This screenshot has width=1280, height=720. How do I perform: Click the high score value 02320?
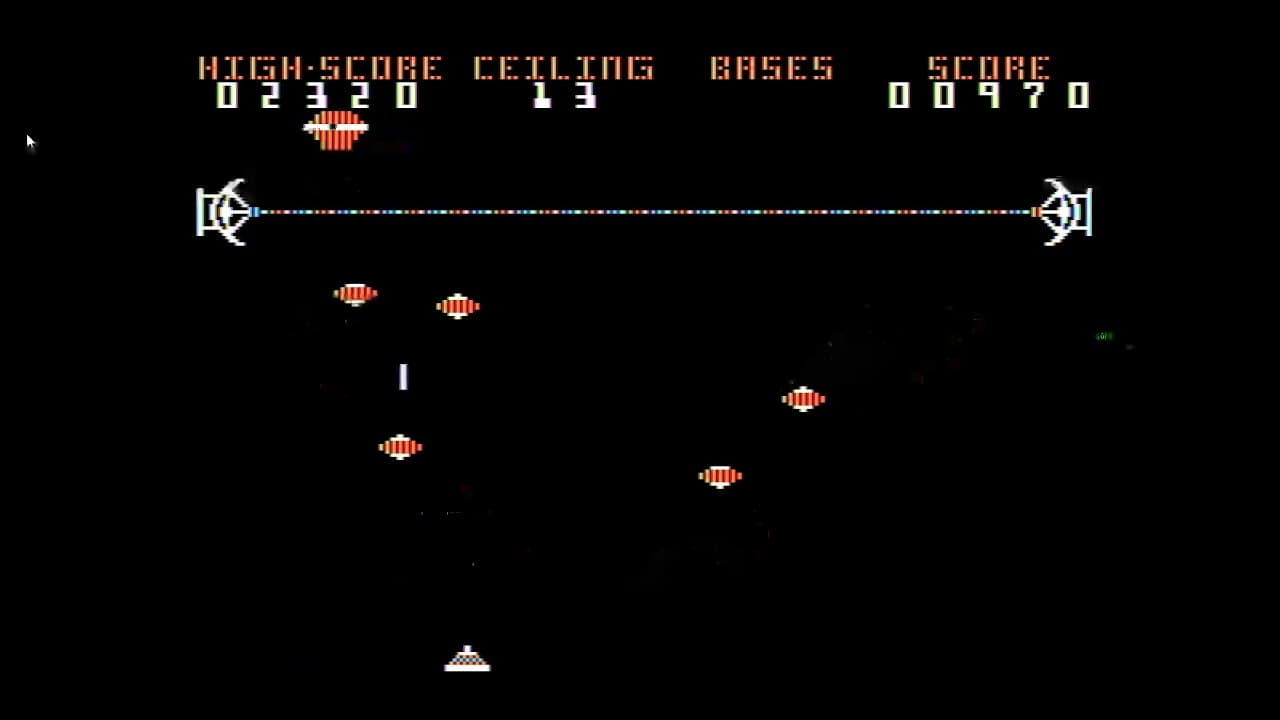(x=320, y=96)
